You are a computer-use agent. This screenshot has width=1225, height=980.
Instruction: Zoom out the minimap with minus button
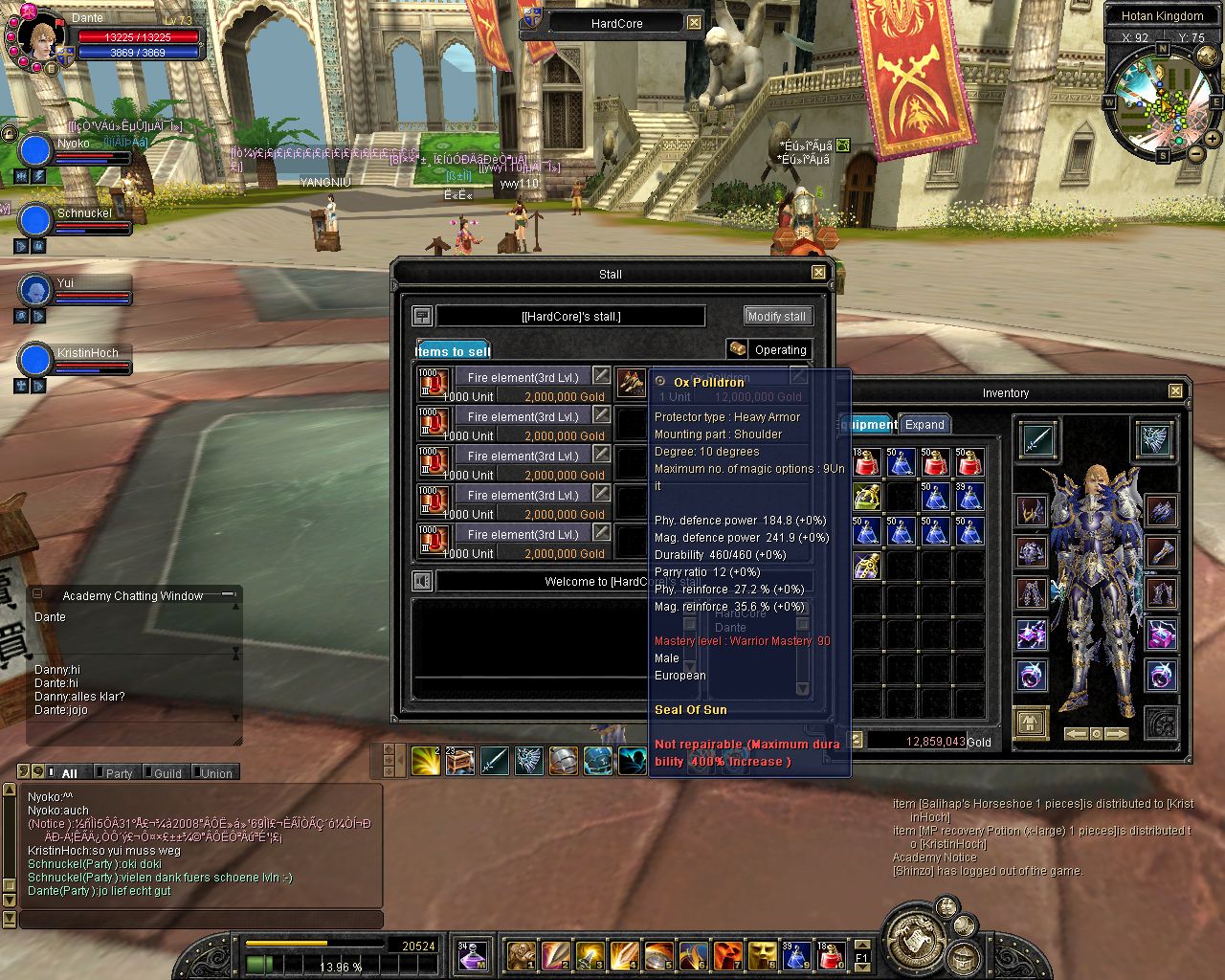(x=1195, y=153)
